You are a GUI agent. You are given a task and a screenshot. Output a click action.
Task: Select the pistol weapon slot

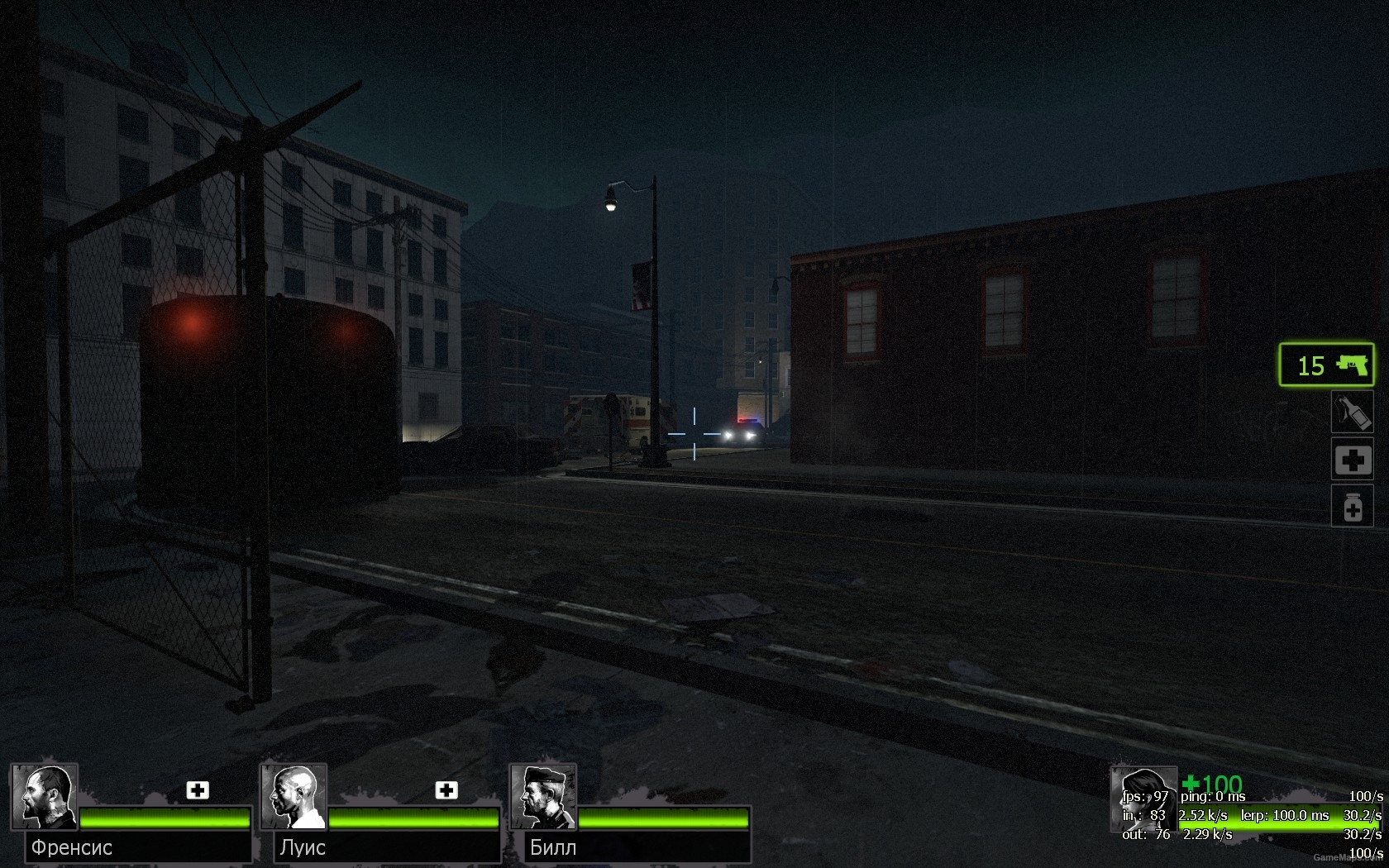tap(1326, 365)
